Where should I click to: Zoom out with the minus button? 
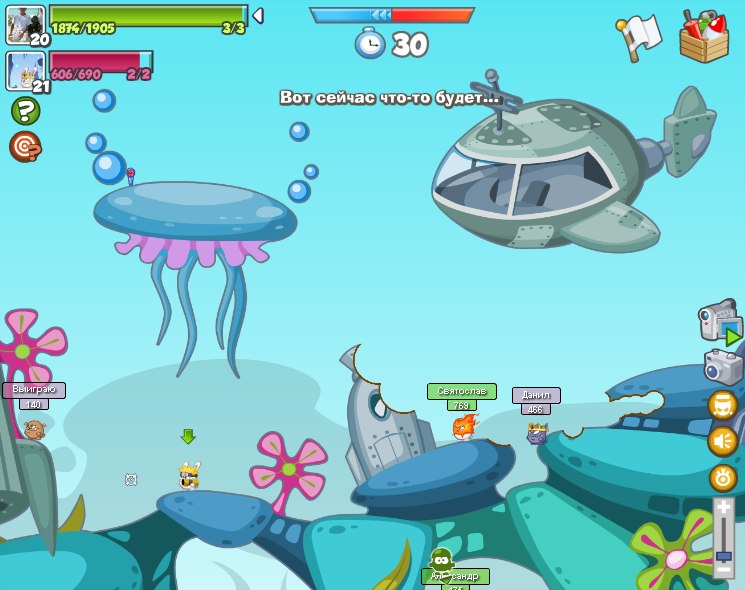pyautogui.click(x=723, y=569)
